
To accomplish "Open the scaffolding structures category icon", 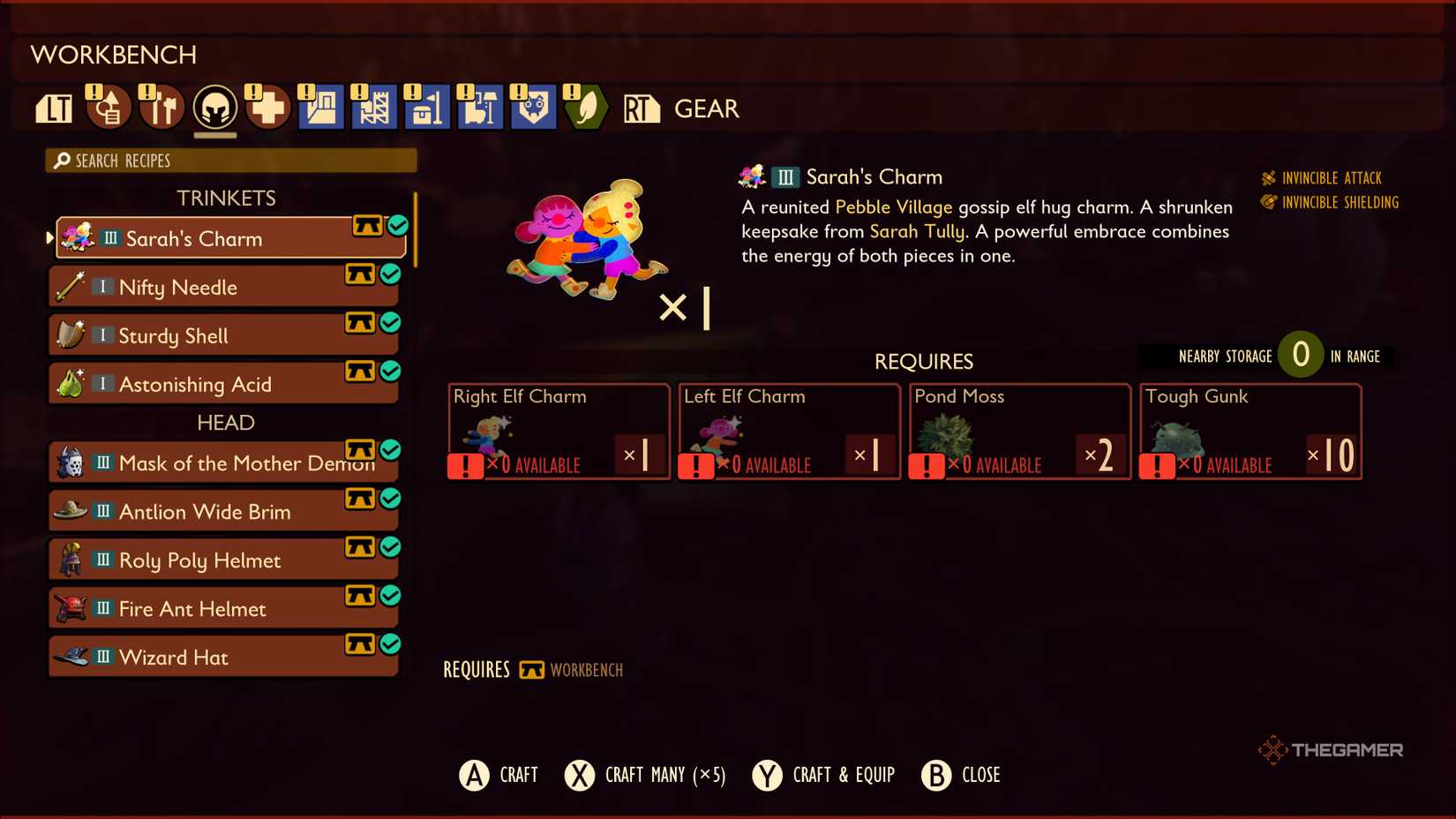I will point(373,108).
